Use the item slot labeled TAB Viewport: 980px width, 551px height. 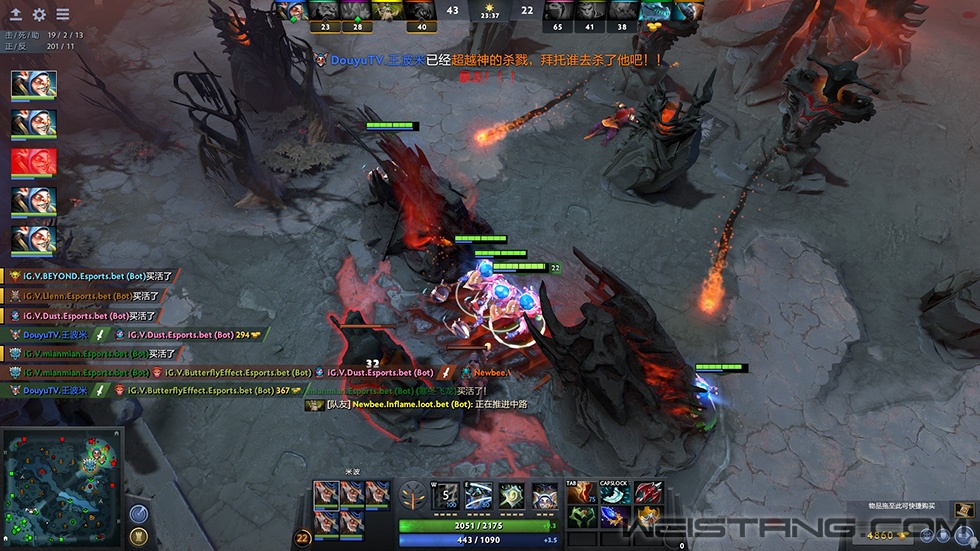581,492
